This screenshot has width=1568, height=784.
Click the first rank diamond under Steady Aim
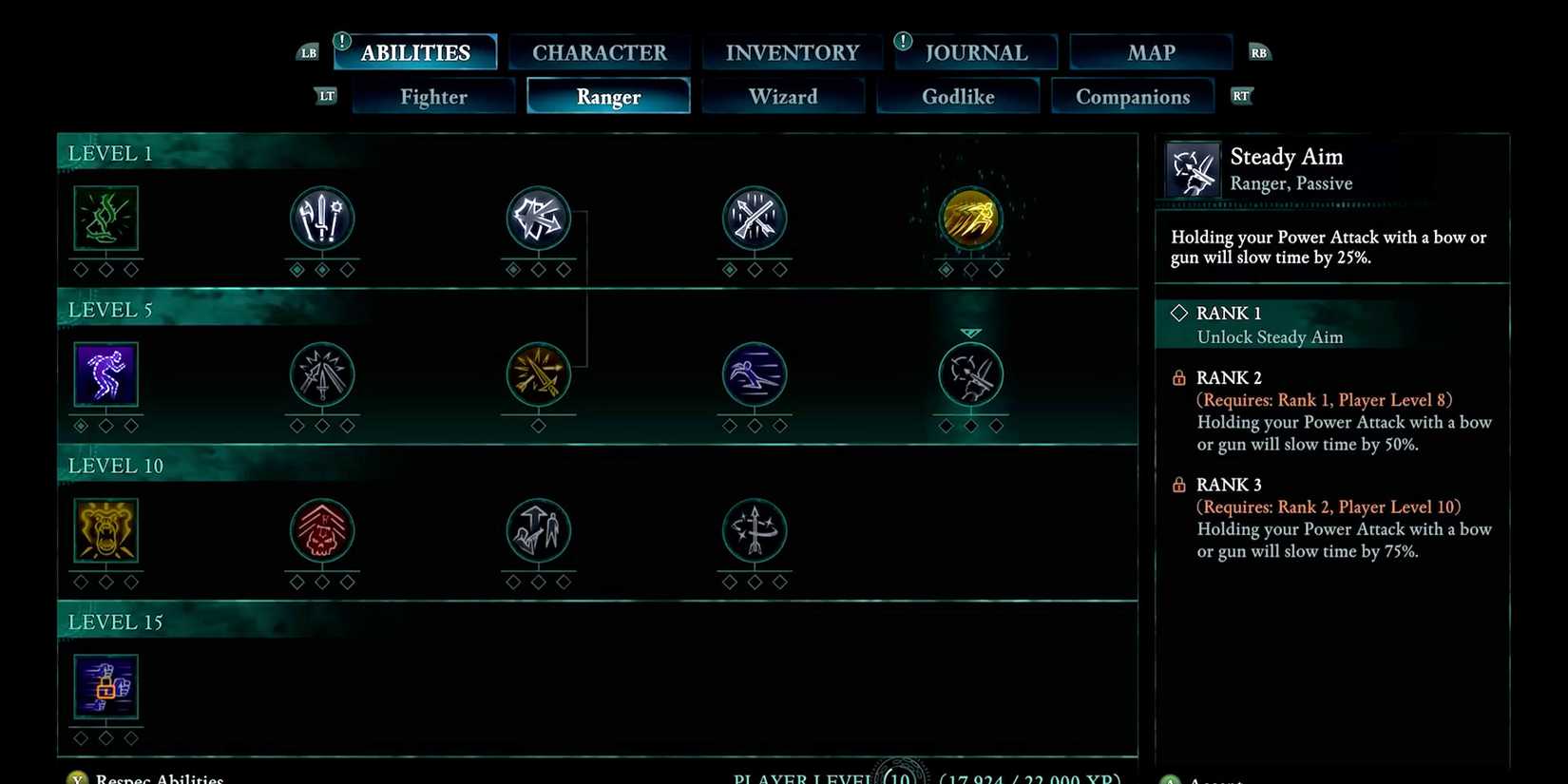[945, 425]
